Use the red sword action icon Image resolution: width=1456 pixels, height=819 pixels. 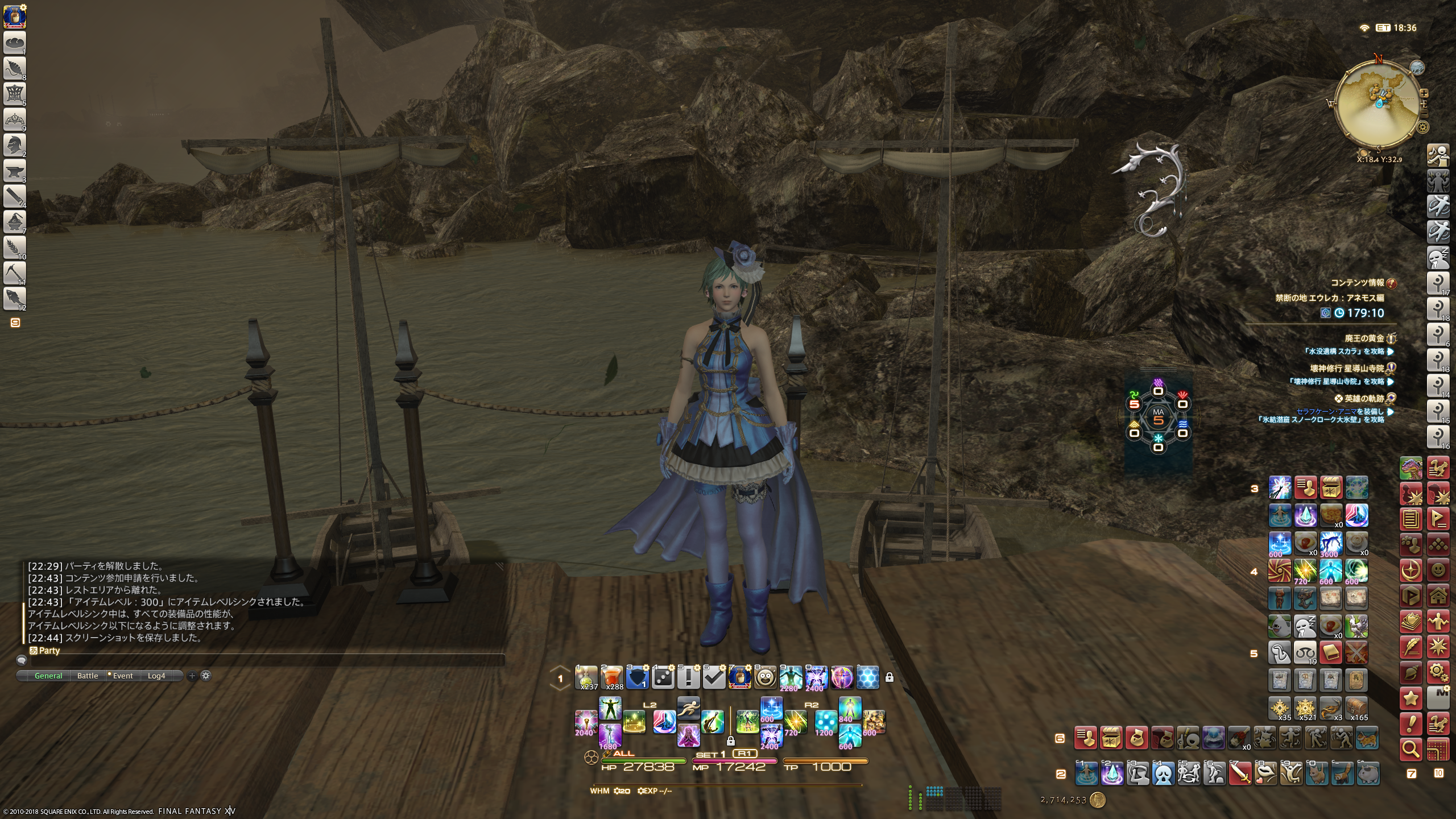1240,773
